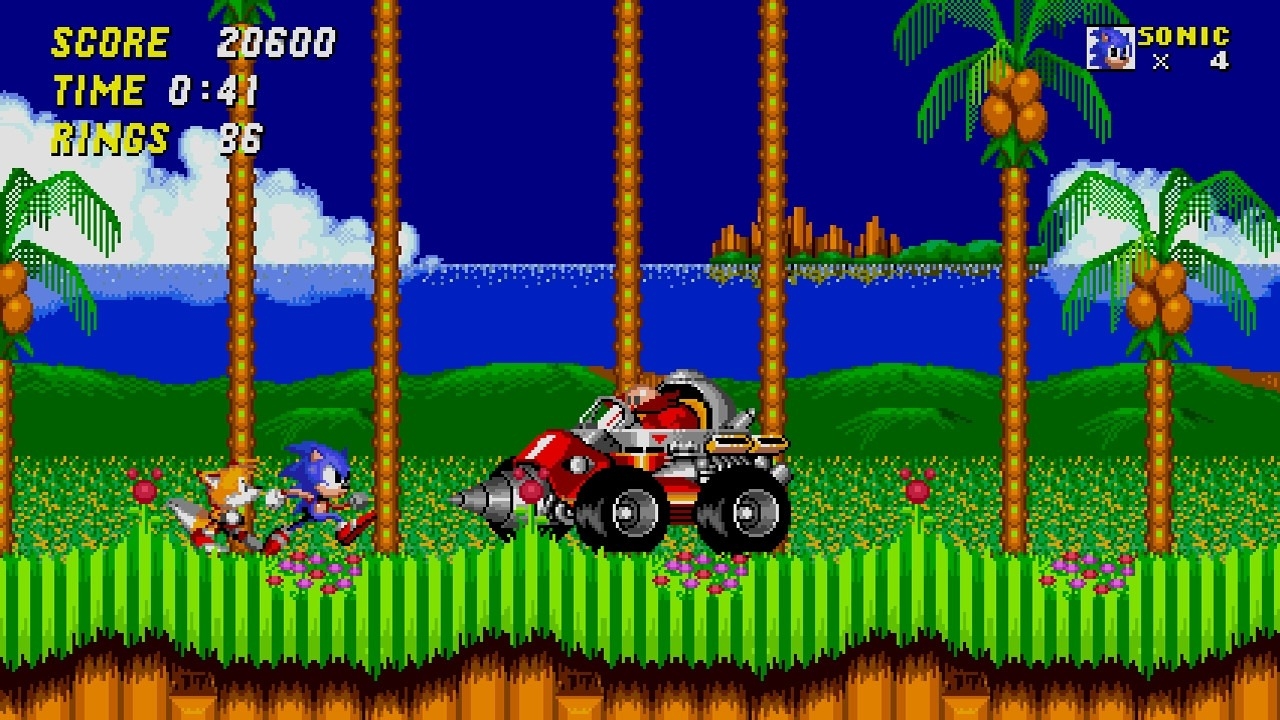Click the Sonic life counter face icon
The width and height of the screenshot is (1280, 720).
(x=1109, y=46)
